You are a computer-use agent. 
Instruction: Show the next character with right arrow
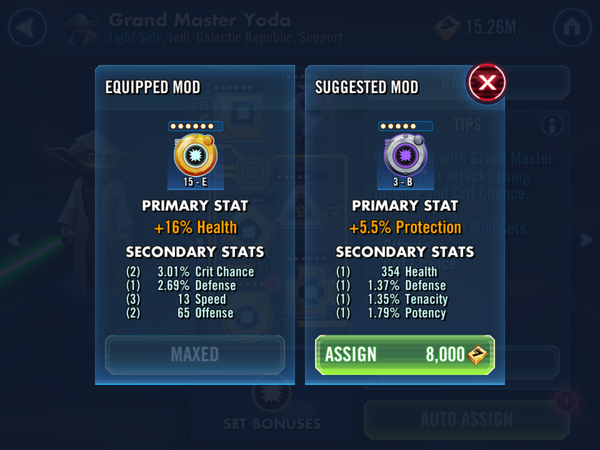pos(586,240)
